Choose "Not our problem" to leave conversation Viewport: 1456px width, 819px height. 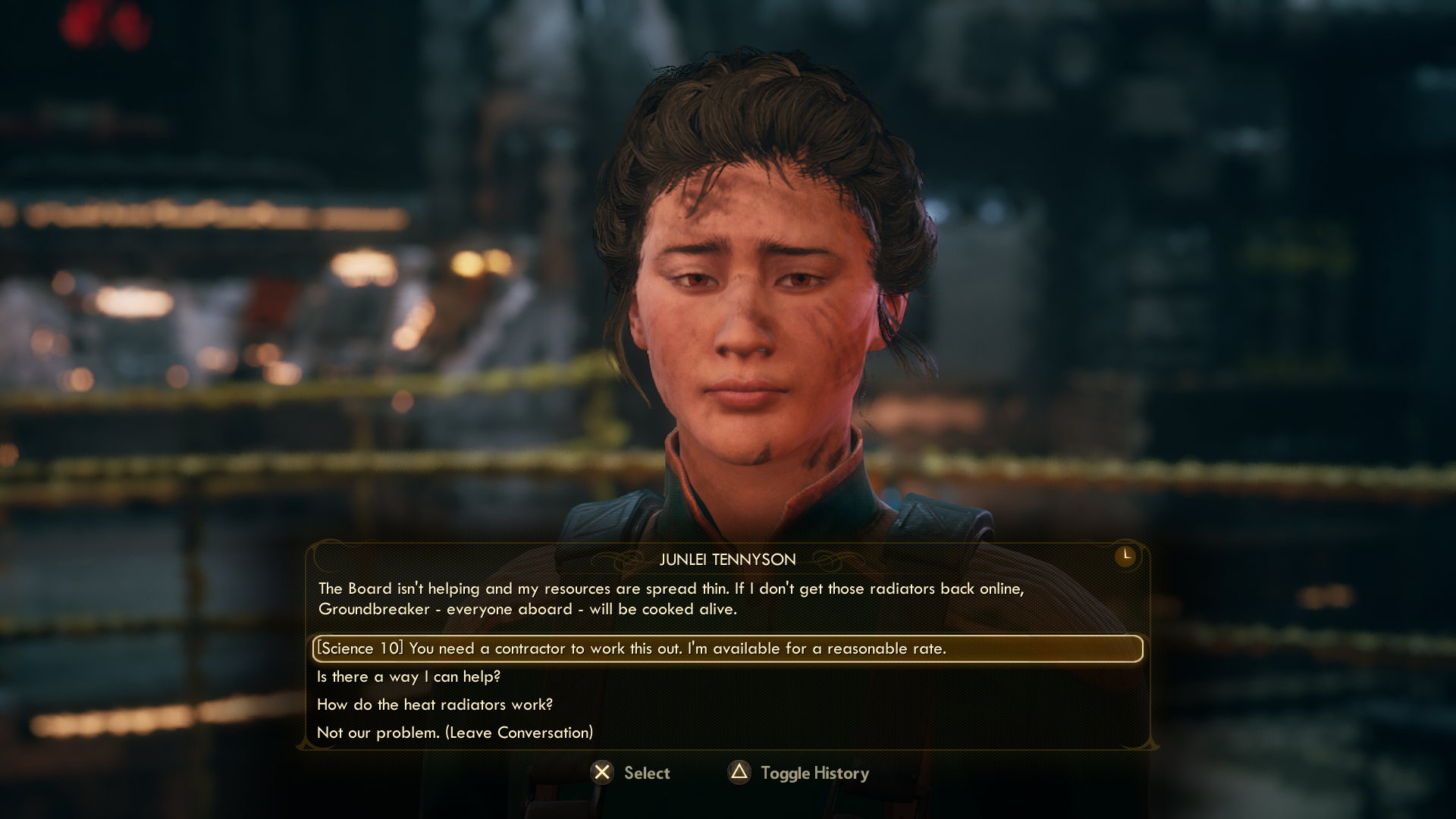point(455,733)
